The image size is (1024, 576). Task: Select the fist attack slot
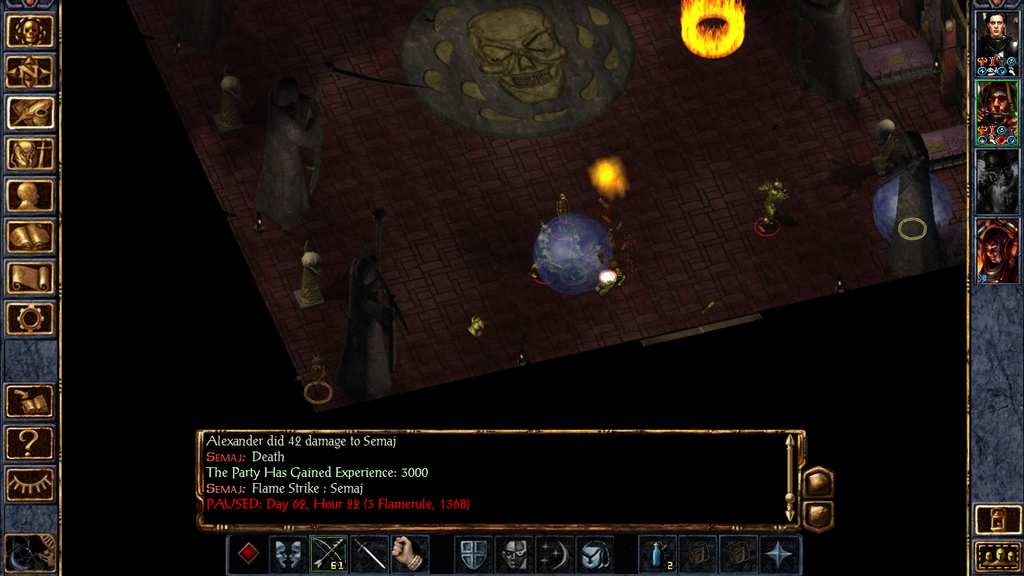click(409, 554)
